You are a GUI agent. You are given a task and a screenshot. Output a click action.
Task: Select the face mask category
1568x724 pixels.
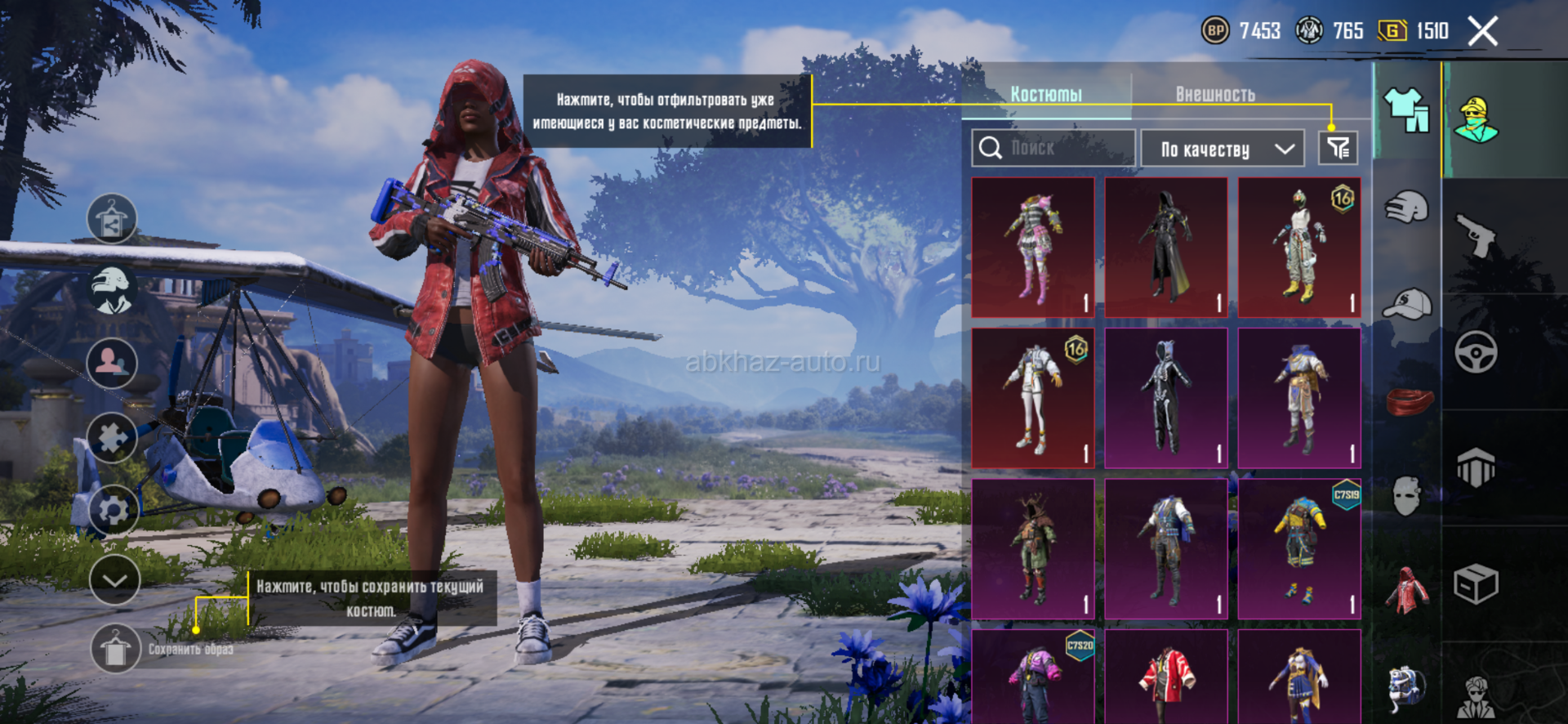(x=1406, y=495)
